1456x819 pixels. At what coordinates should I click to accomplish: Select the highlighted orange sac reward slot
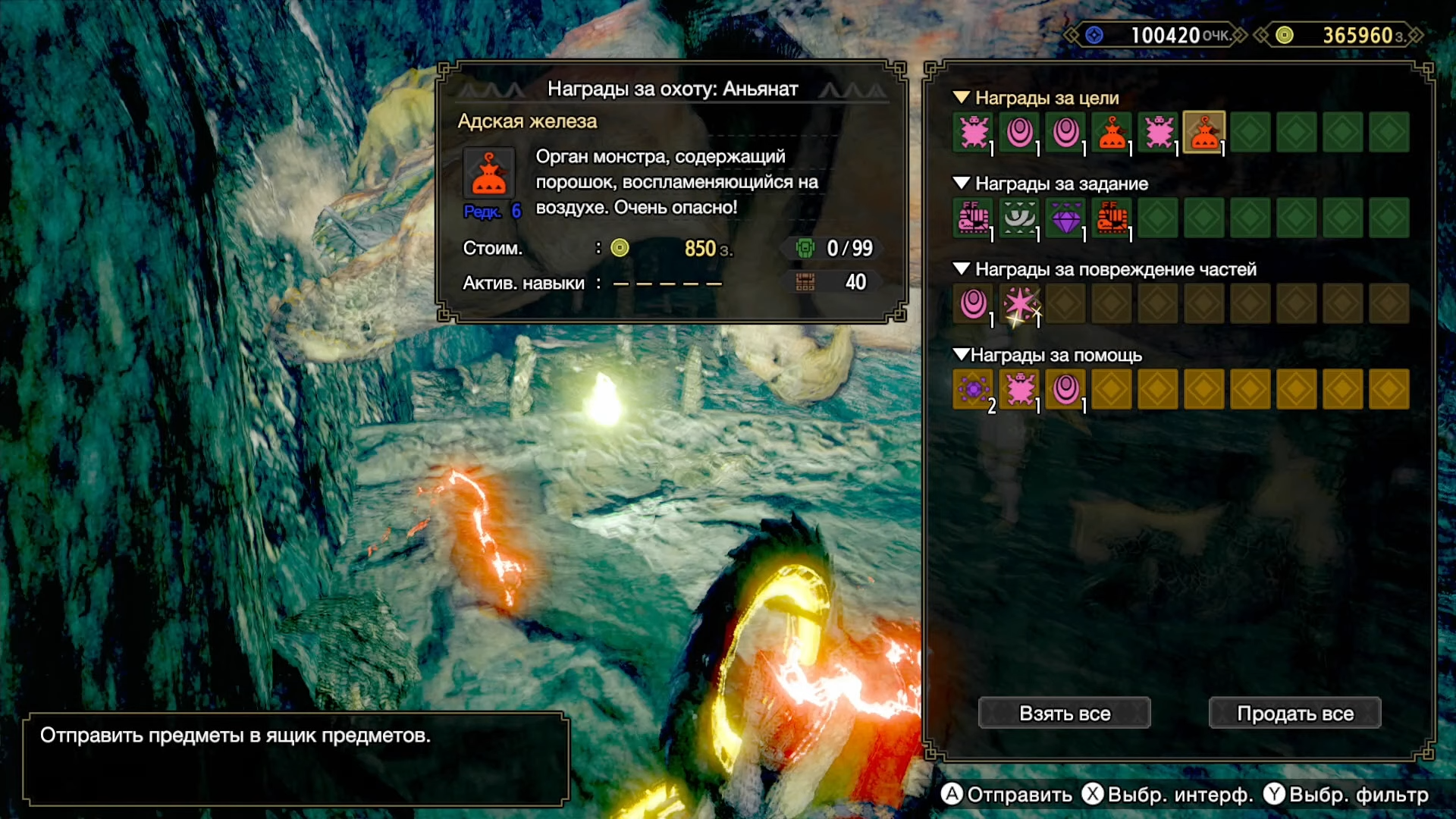1203,133
